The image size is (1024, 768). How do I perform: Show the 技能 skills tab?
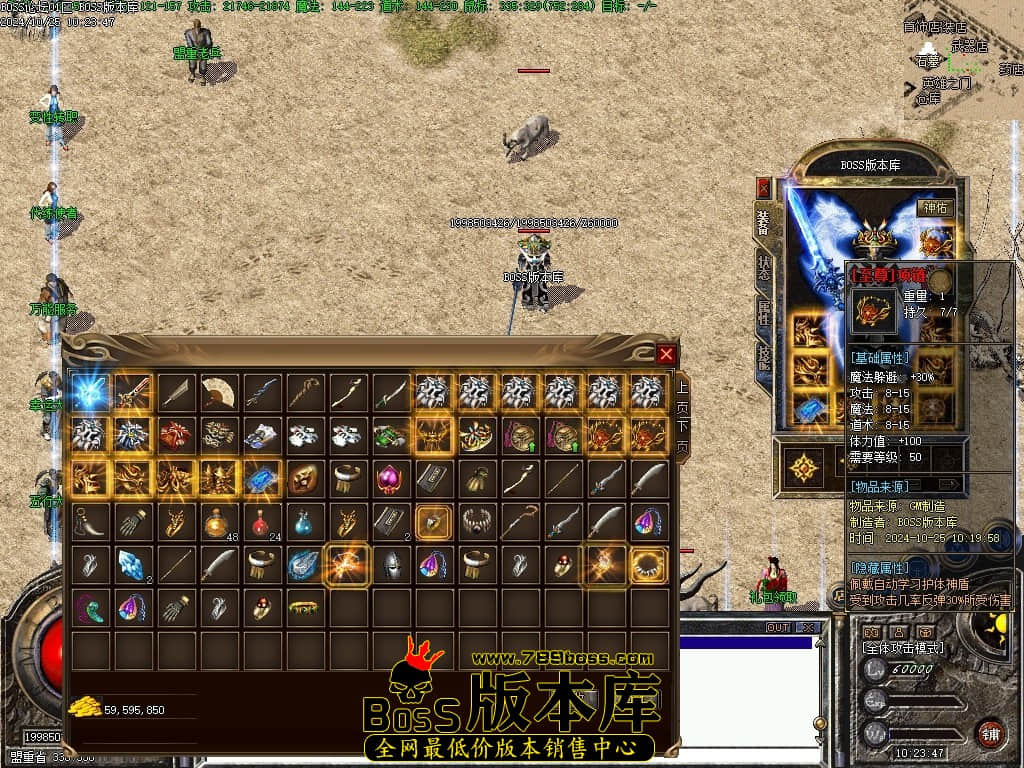[x=764, y=354]
